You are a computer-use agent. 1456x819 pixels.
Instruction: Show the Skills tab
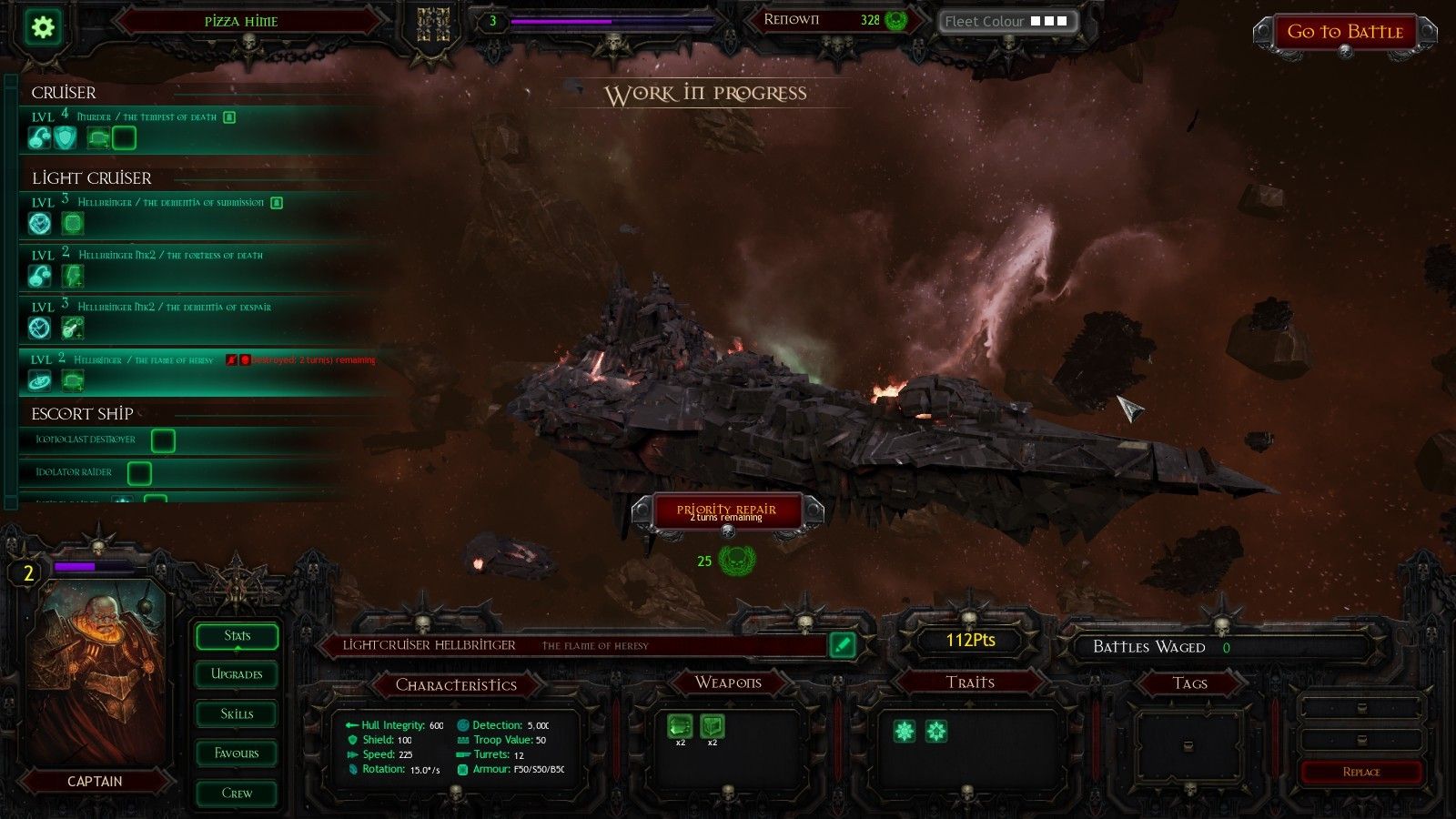pyautogui.click(x=237, y=714)
